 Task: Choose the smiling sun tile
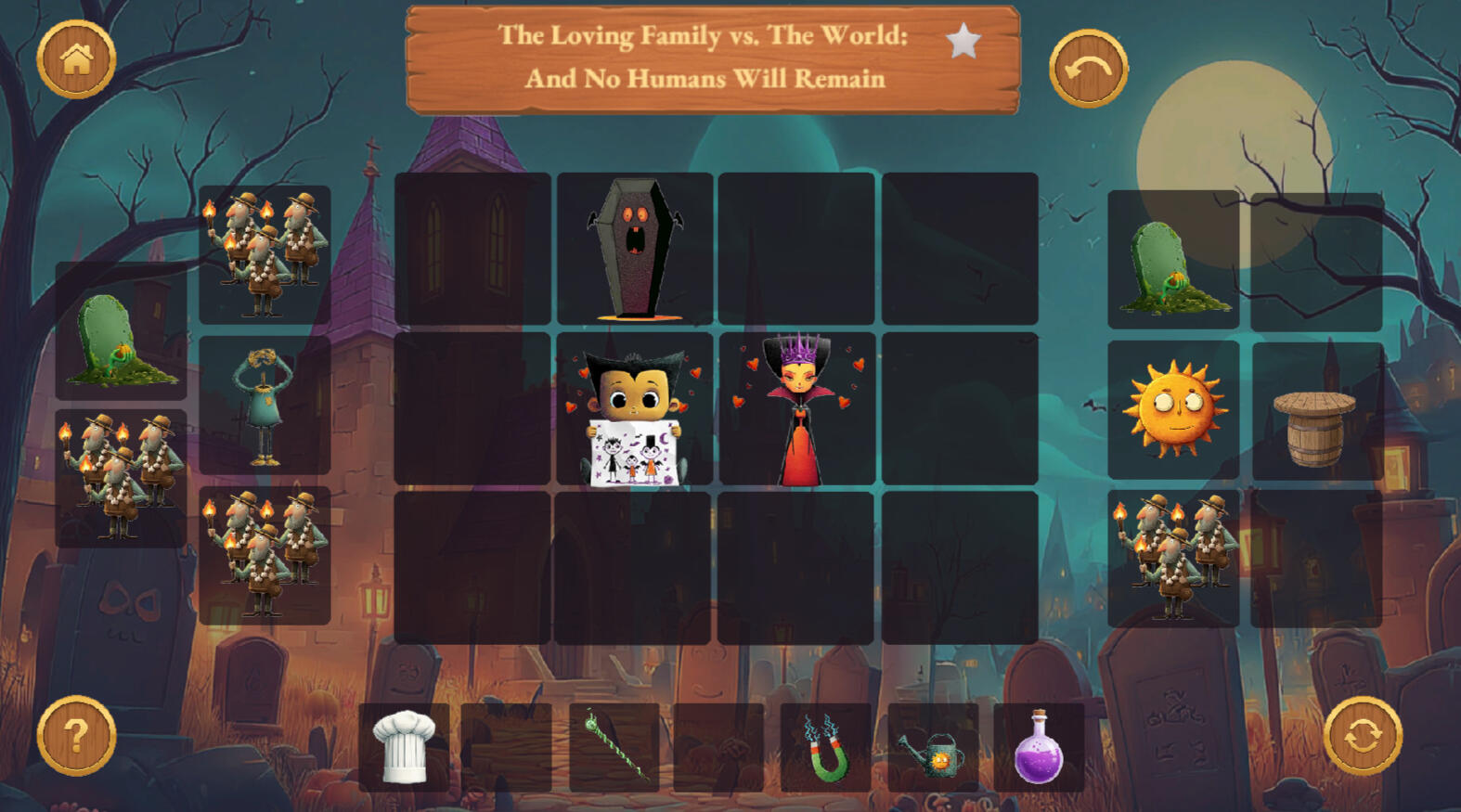click(1174, 409)
